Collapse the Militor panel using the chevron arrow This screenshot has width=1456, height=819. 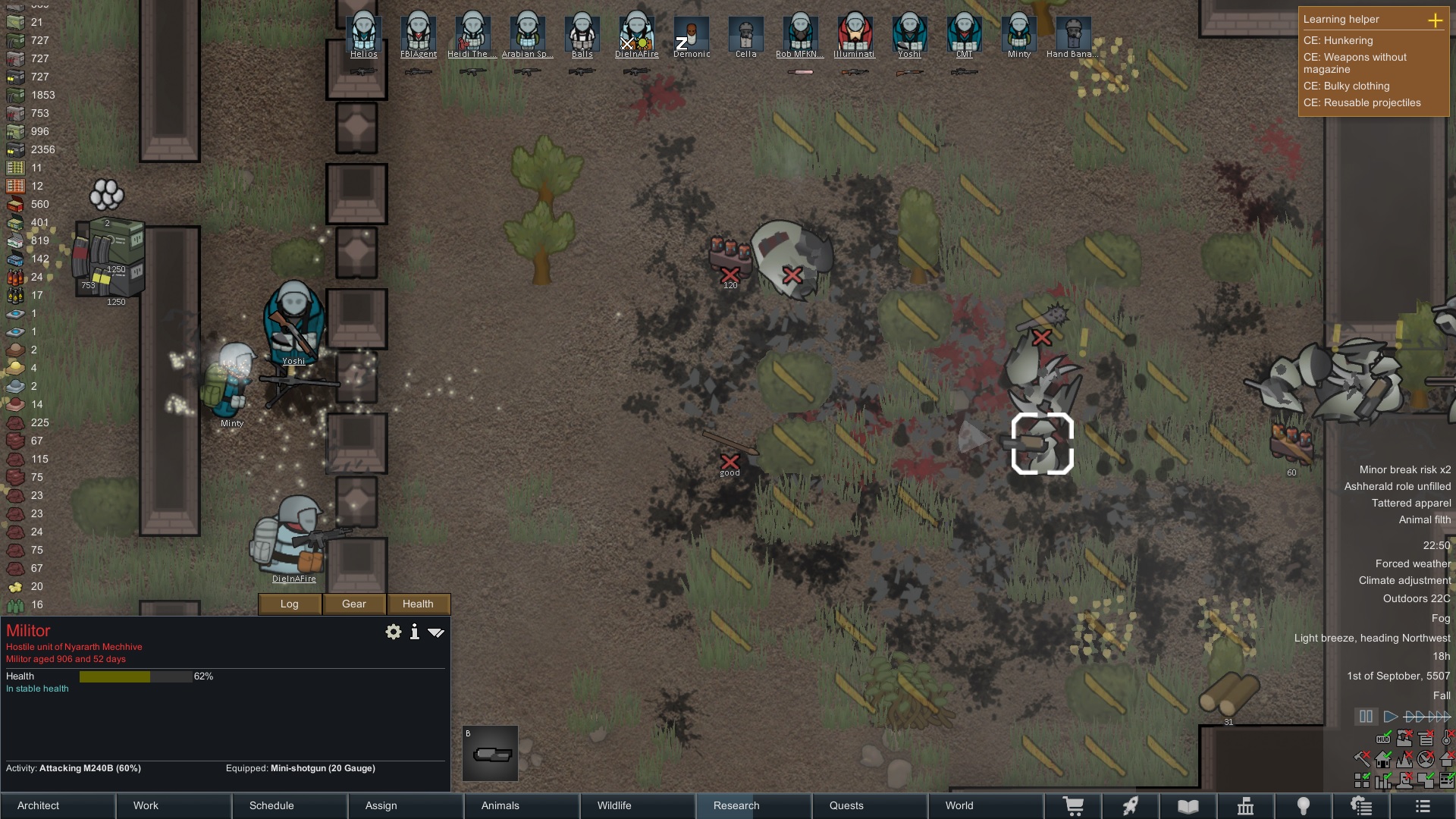point(436,632)
